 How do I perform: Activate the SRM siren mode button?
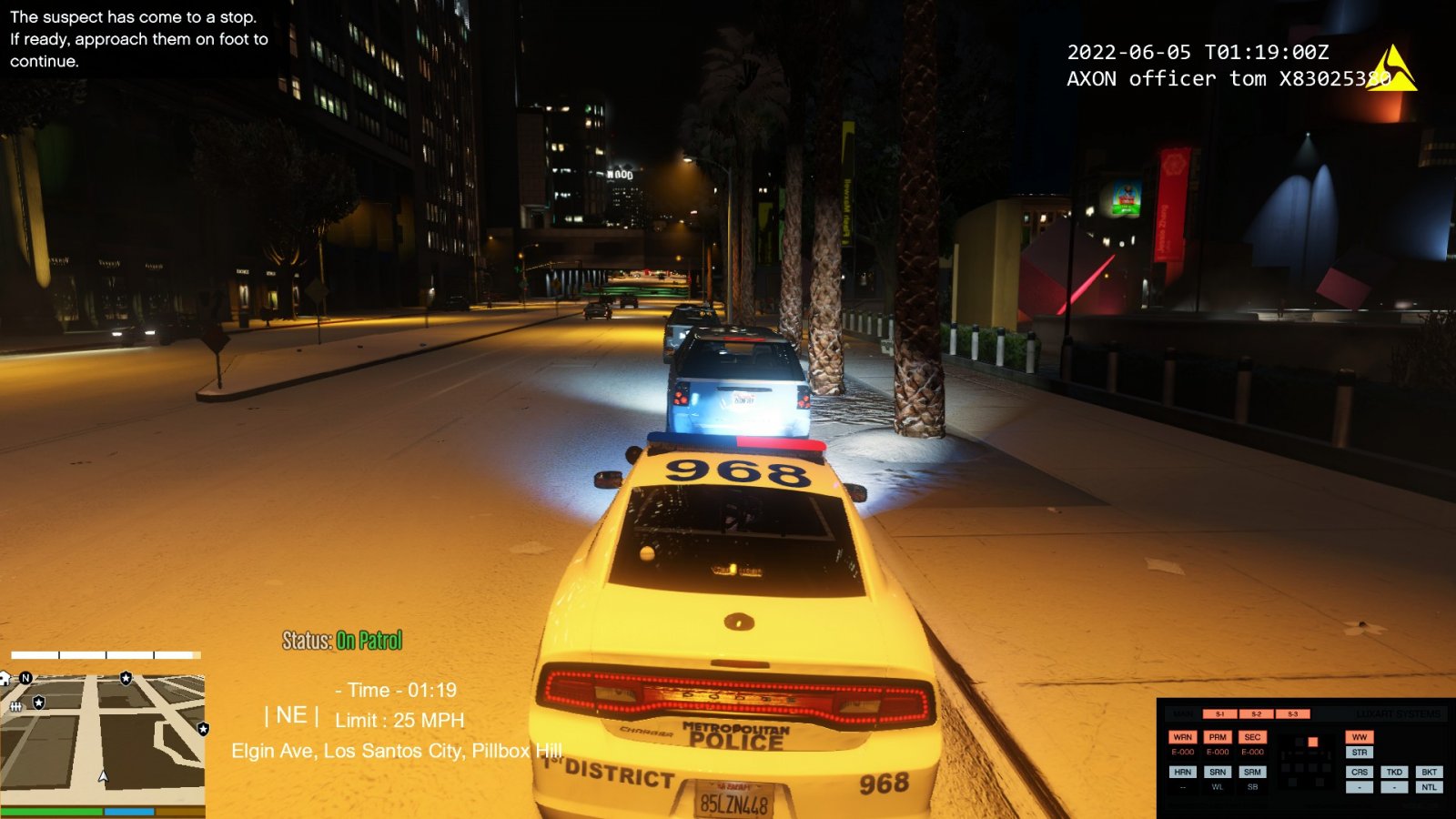tap(1252, 772)
